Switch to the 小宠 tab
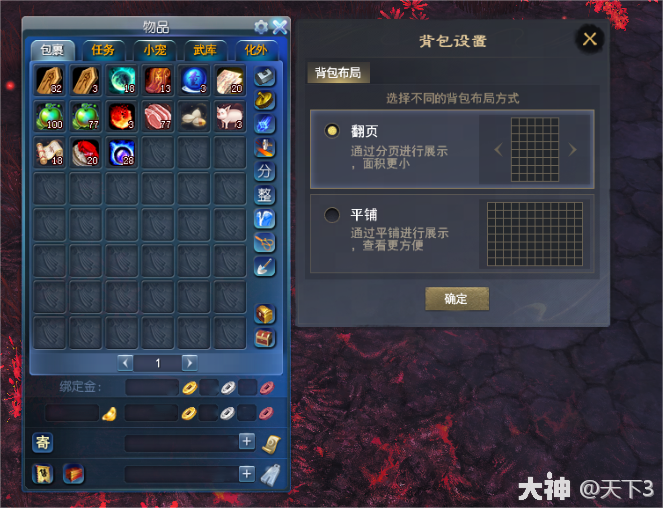 (154, 50)
